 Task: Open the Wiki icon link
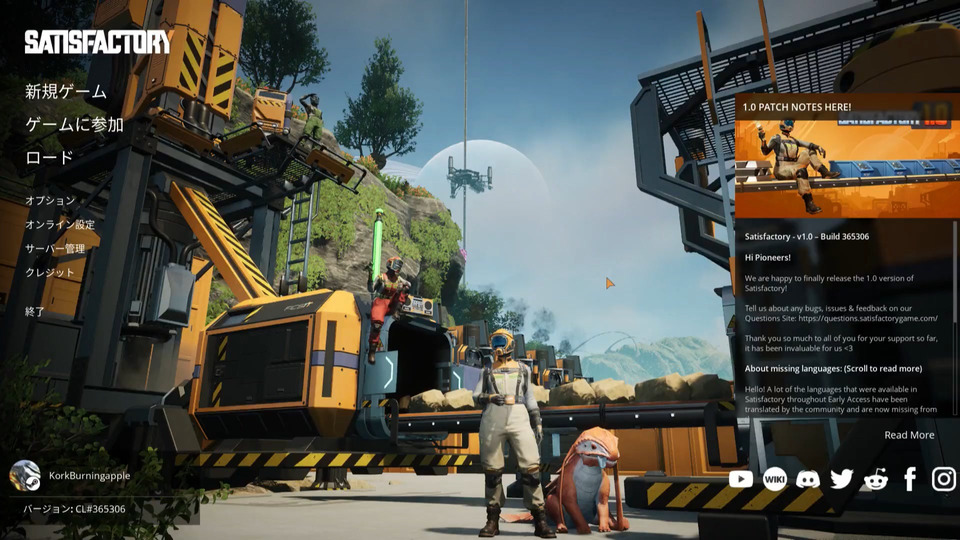[775, 479]
